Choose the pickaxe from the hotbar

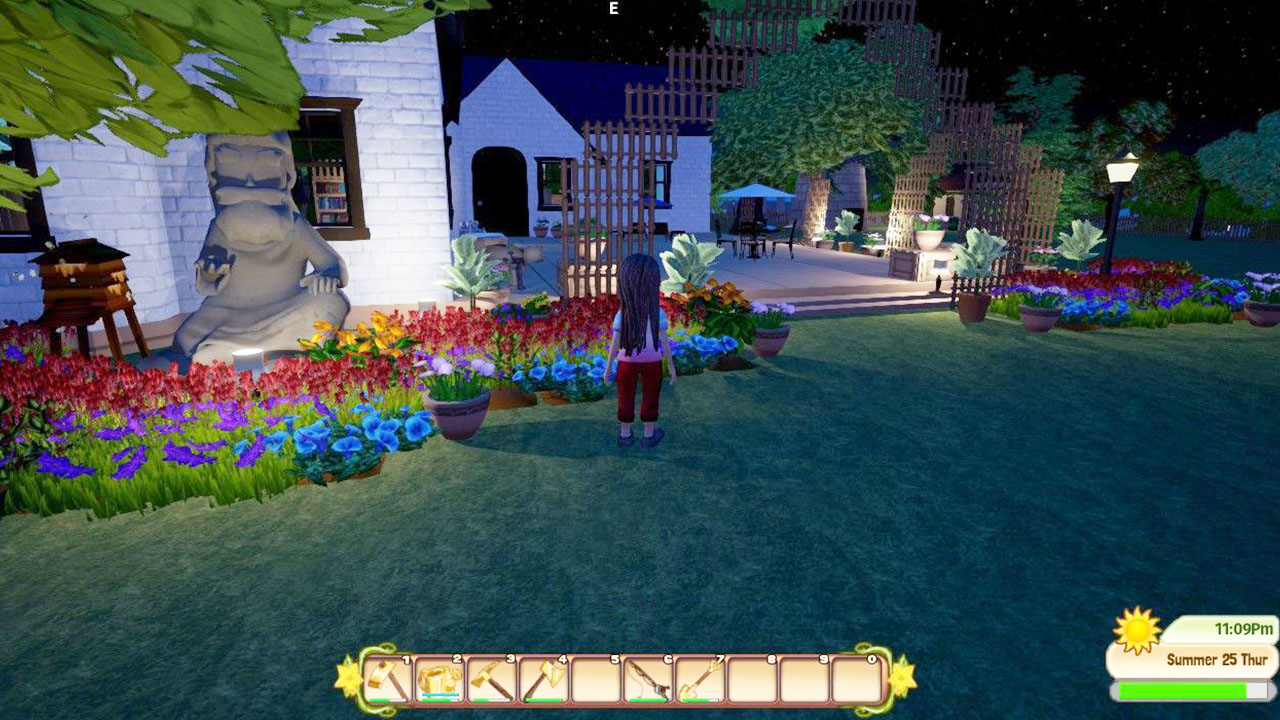tap(491, 680)
